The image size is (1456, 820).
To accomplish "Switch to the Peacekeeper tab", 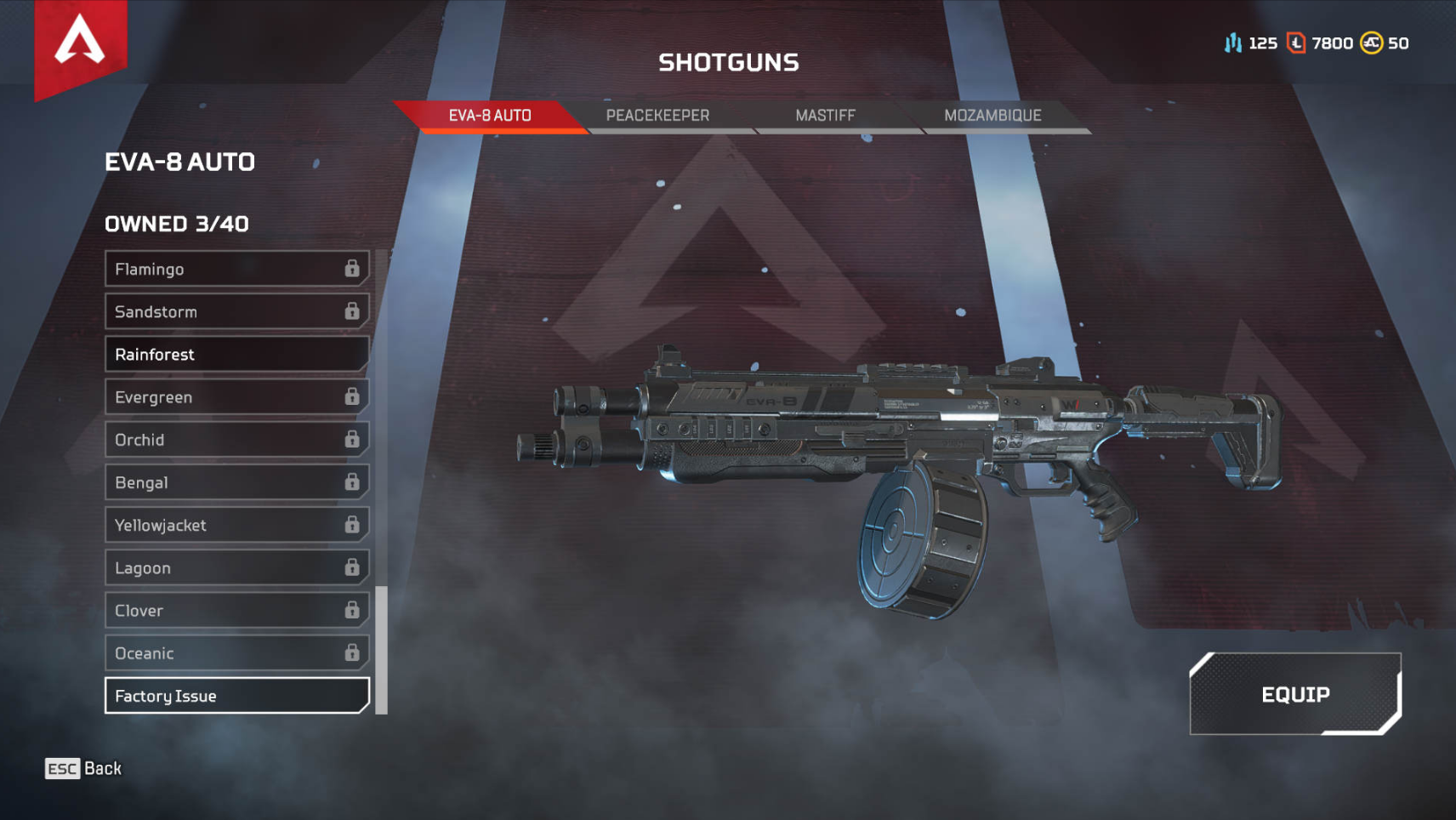I will [657, 116].
